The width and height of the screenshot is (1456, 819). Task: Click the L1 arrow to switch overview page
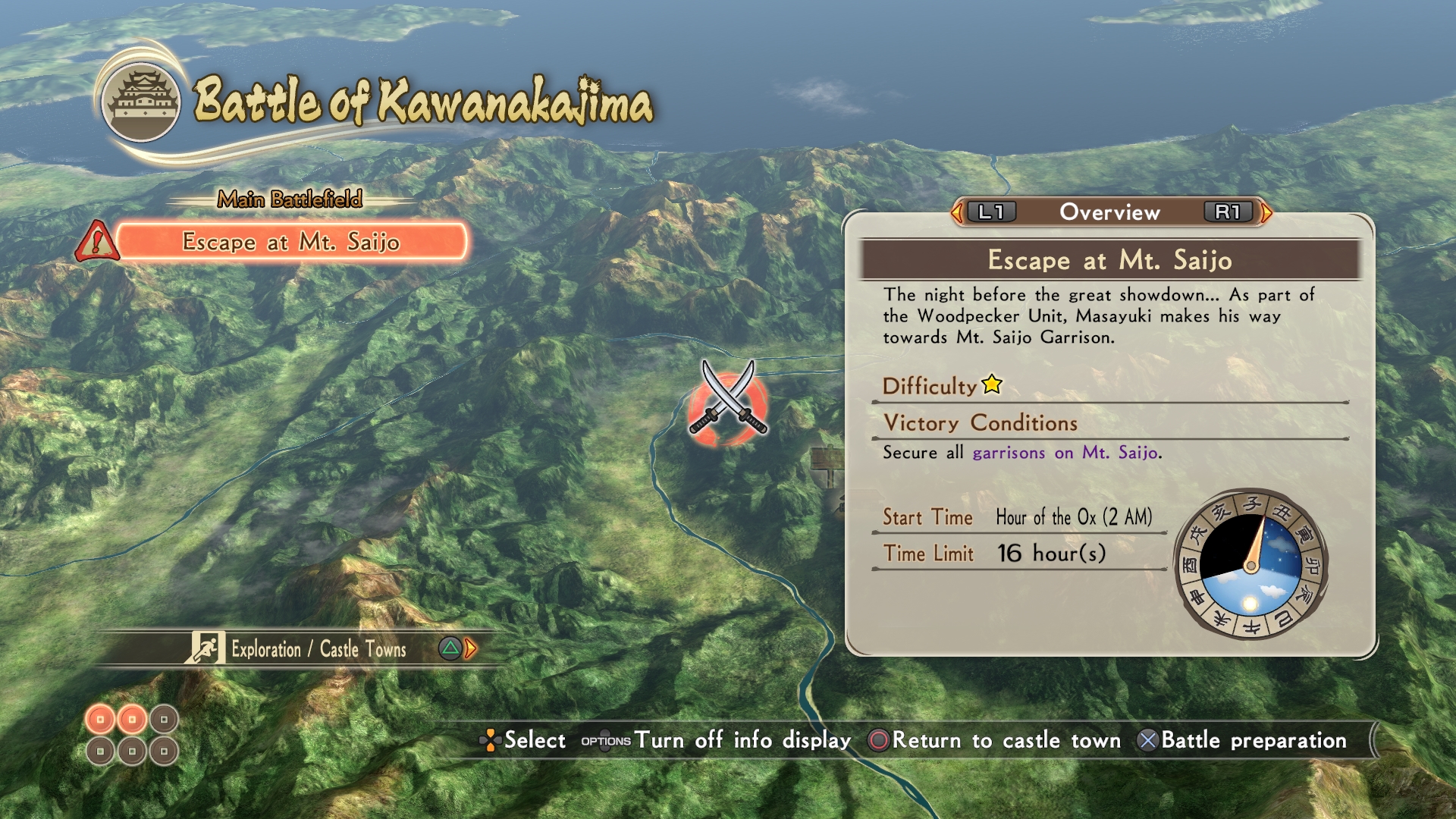click(991, 212)
